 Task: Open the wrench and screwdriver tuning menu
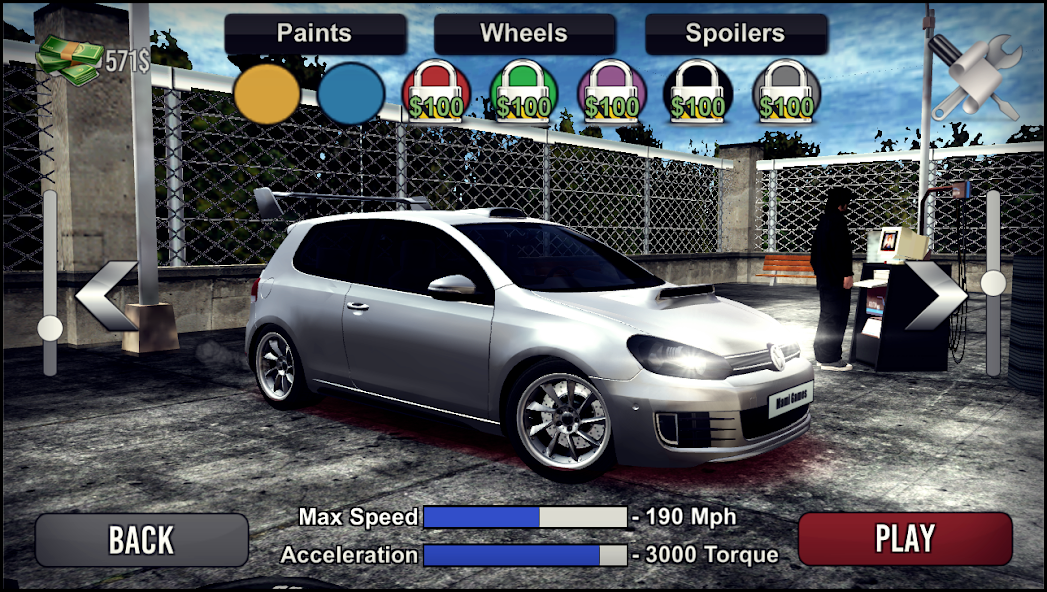click(973, 77)
